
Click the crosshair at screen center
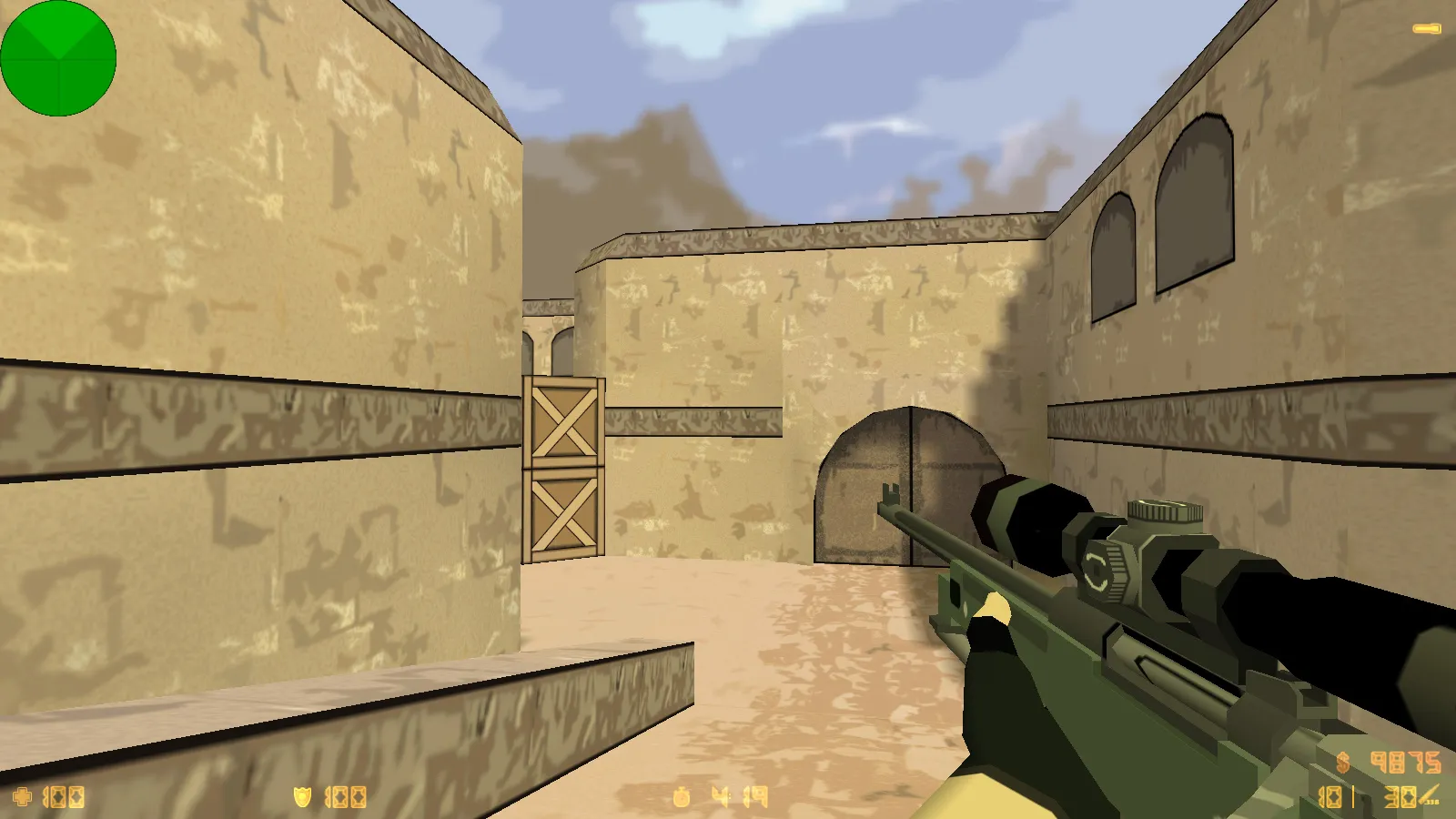pyautogui.click(x=728, y=409)
